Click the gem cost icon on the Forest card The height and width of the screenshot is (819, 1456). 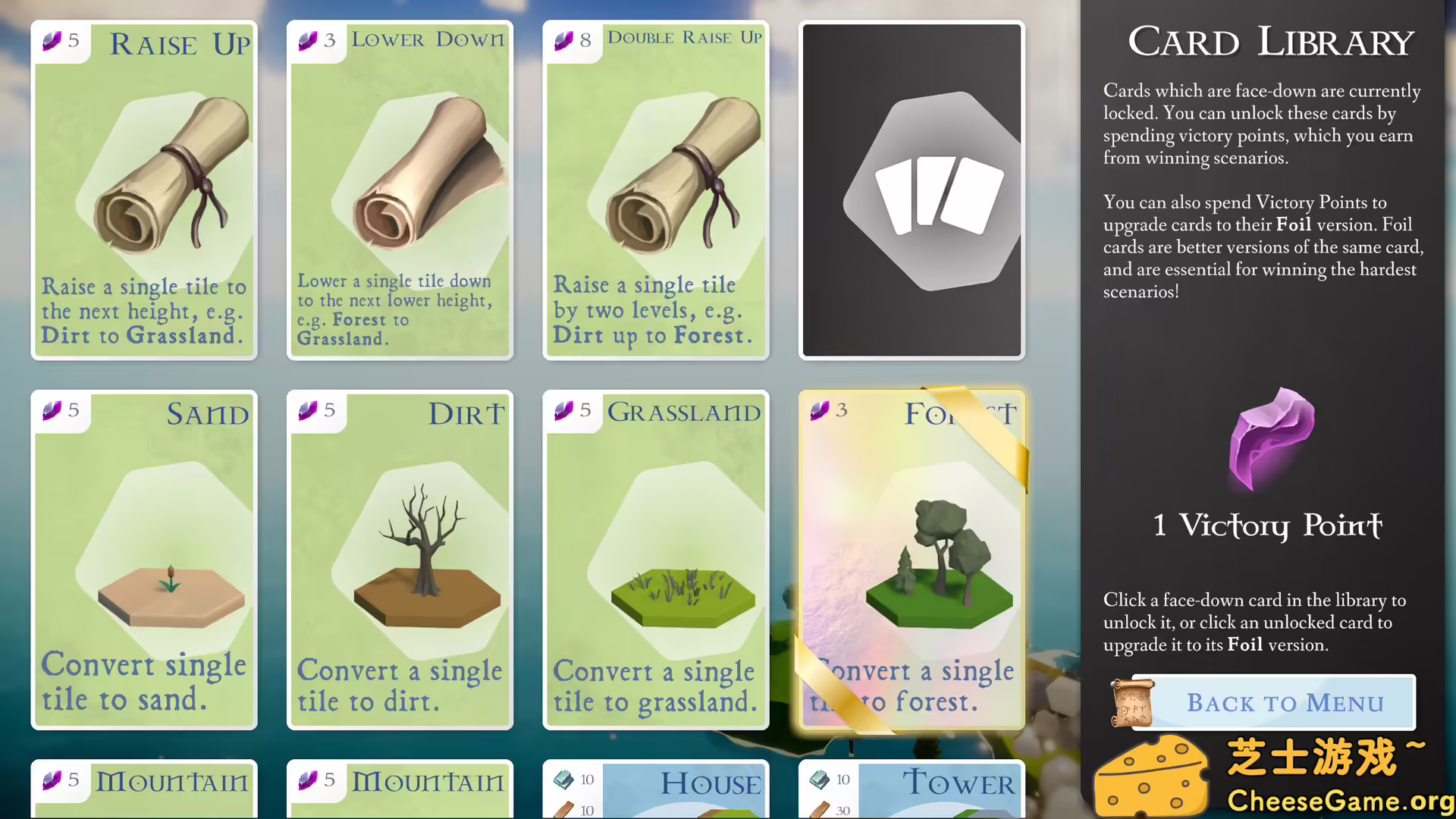821,410
